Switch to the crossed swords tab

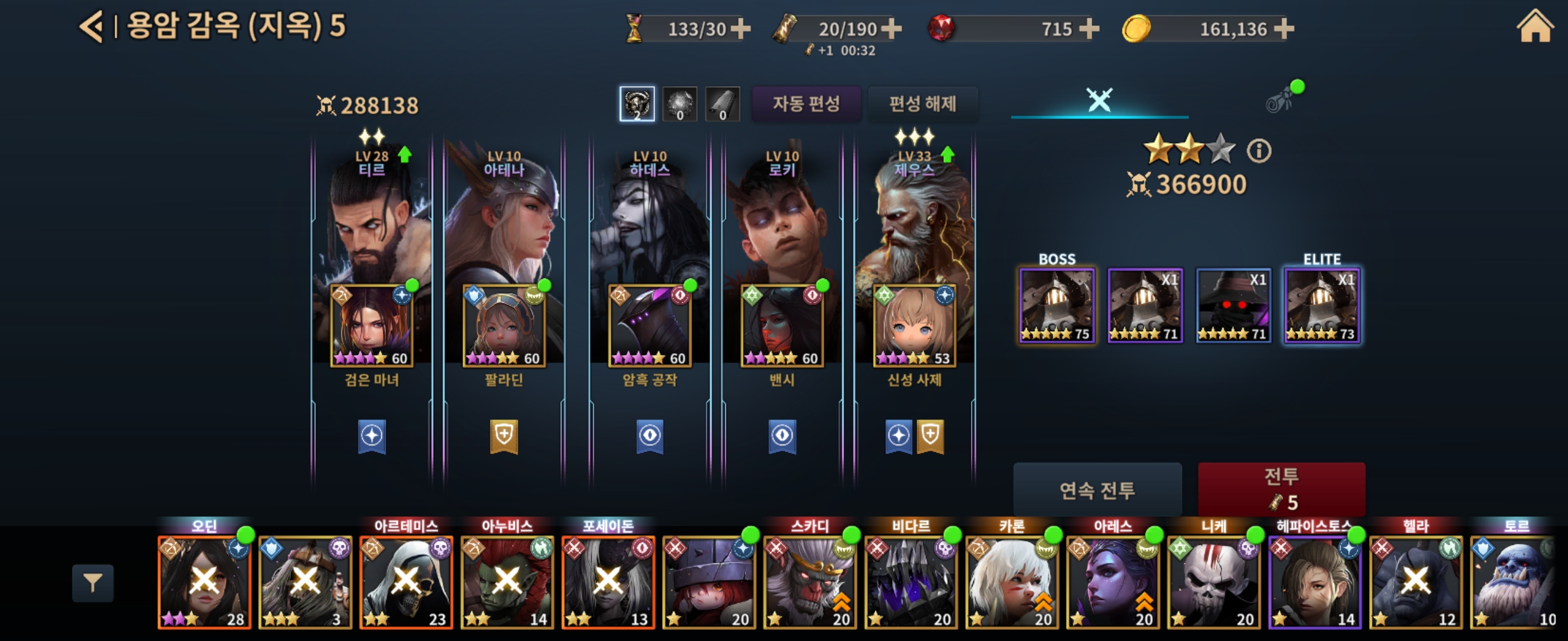point(1099,100)
